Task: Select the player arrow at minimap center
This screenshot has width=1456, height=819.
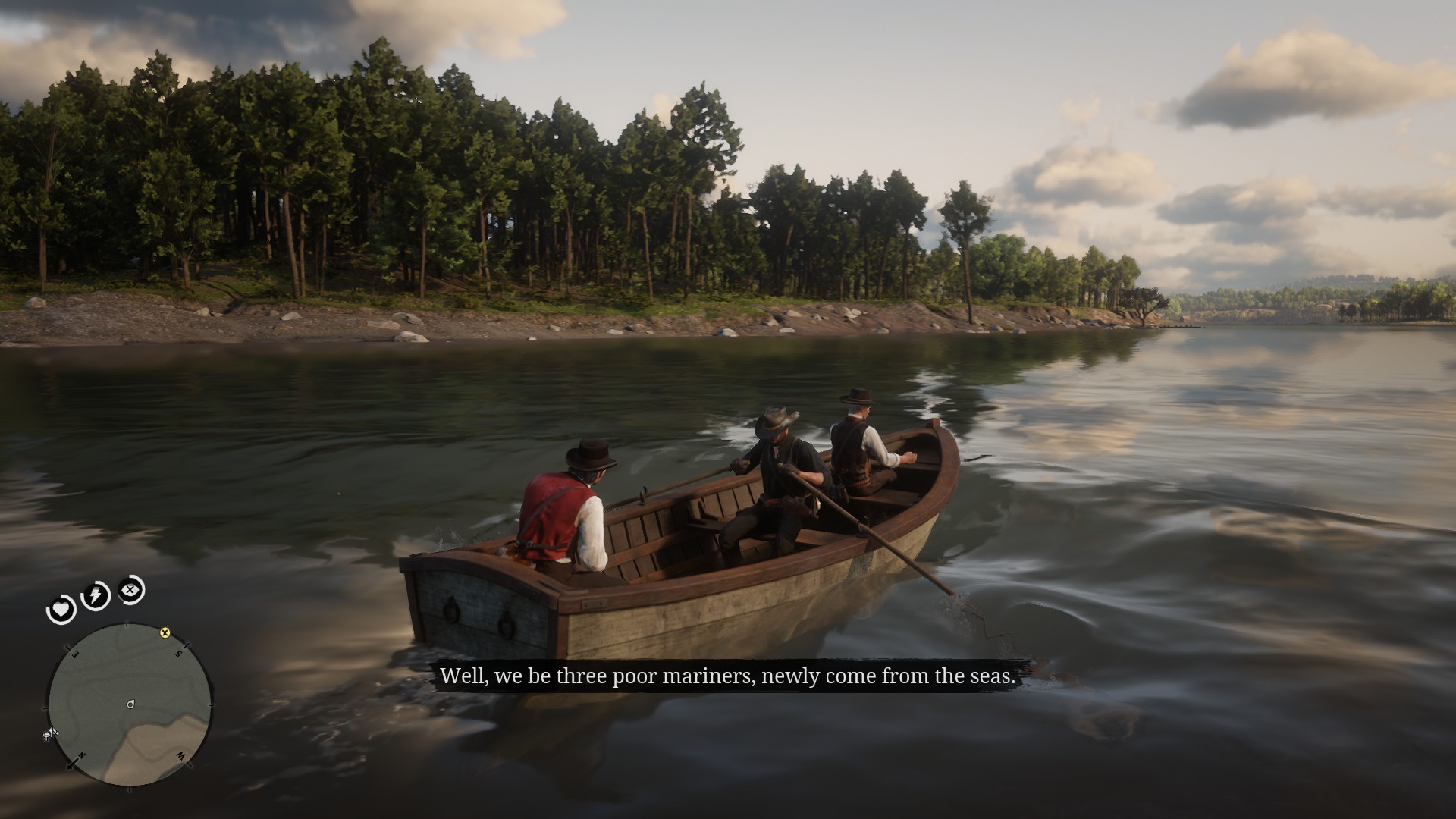Action: click(x=130, y=704)
